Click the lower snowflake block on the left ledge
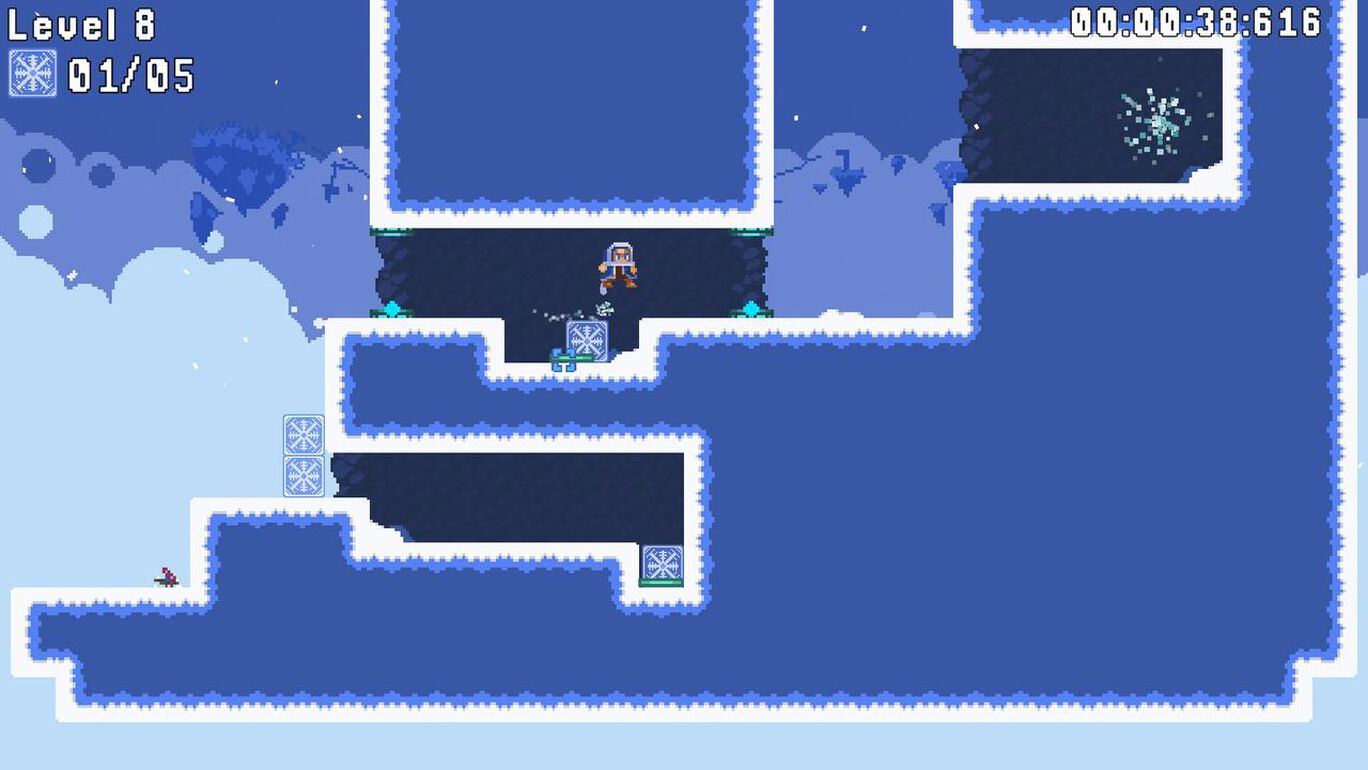The width and height of the screenshot is (1368, 770). pos(303,477)
